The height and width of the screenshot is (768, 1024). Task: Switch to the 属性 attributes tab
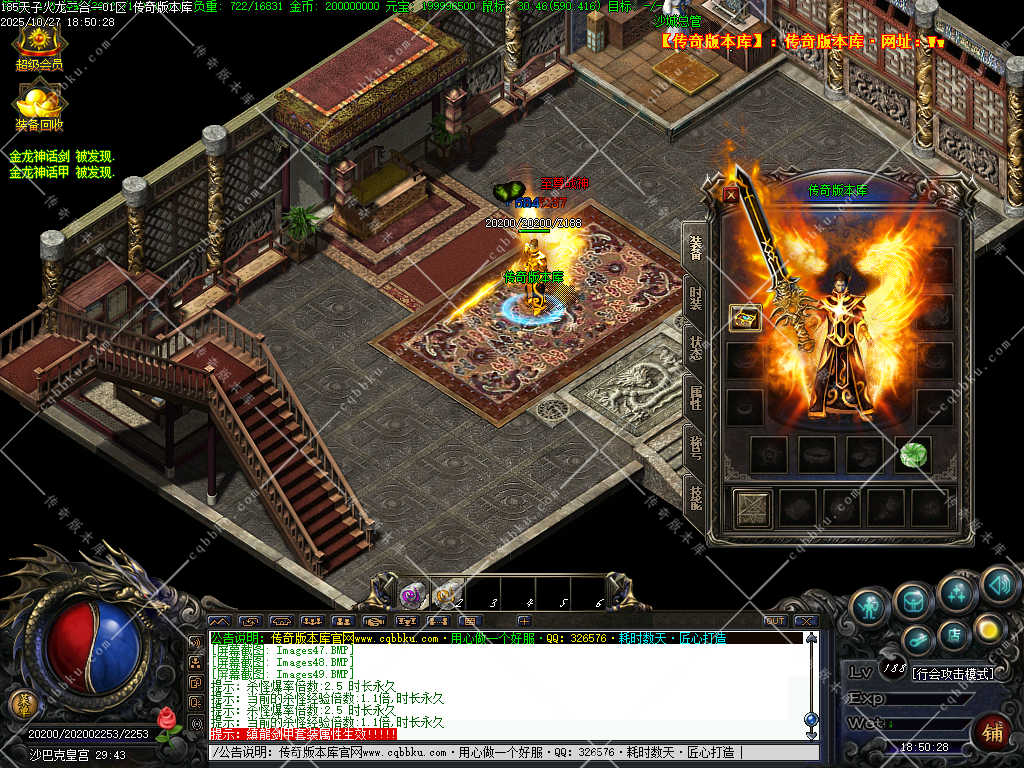click(695, 396)
